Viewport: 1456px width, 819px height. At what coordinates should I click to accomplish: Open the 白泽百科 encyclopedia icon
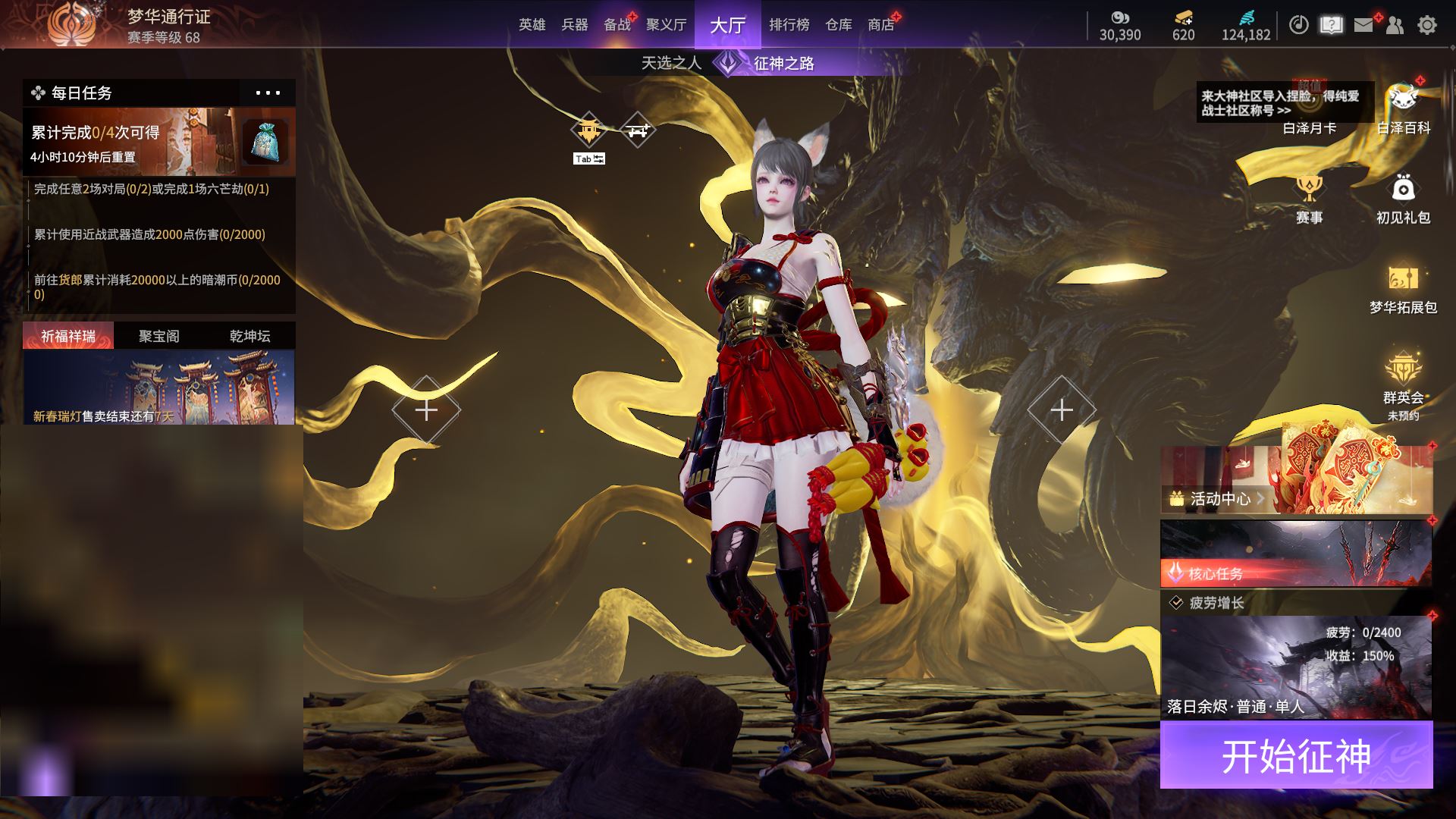(x=1403, y=110)
